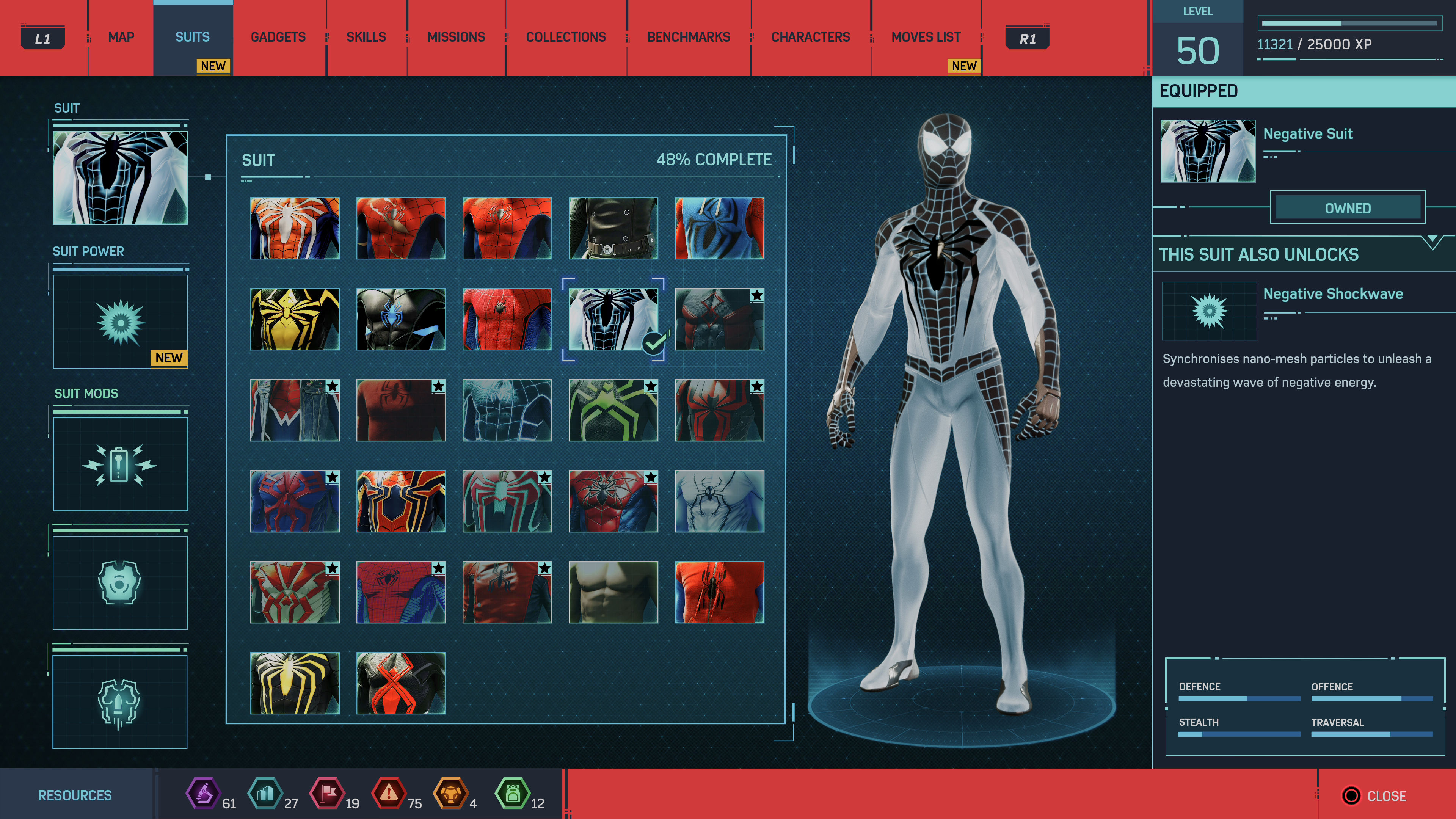This screenshot has width=1456, height=819.
Task: Switch to the Map tab
Action: (121, 37)
